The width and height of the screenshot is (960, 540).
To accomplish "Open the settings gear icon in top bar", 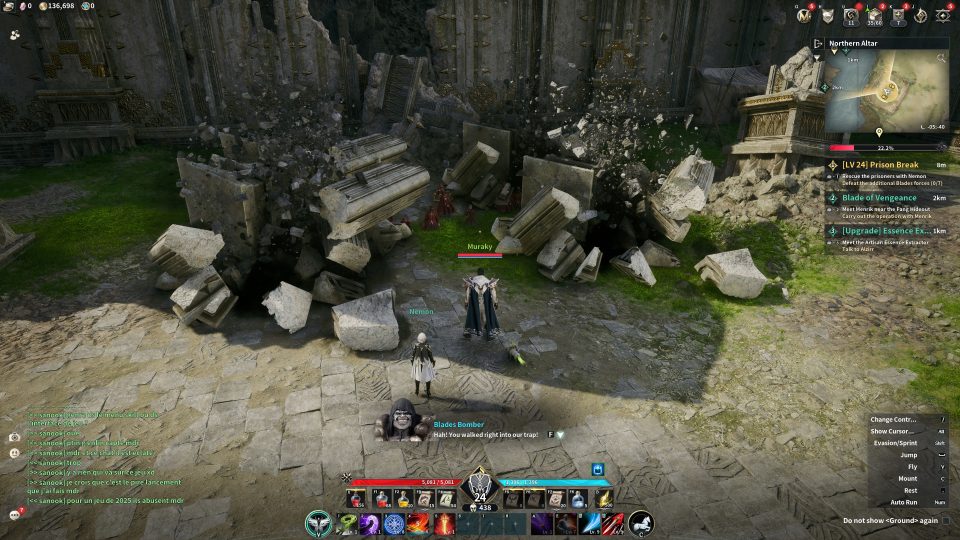I will [x=943, y=15].
